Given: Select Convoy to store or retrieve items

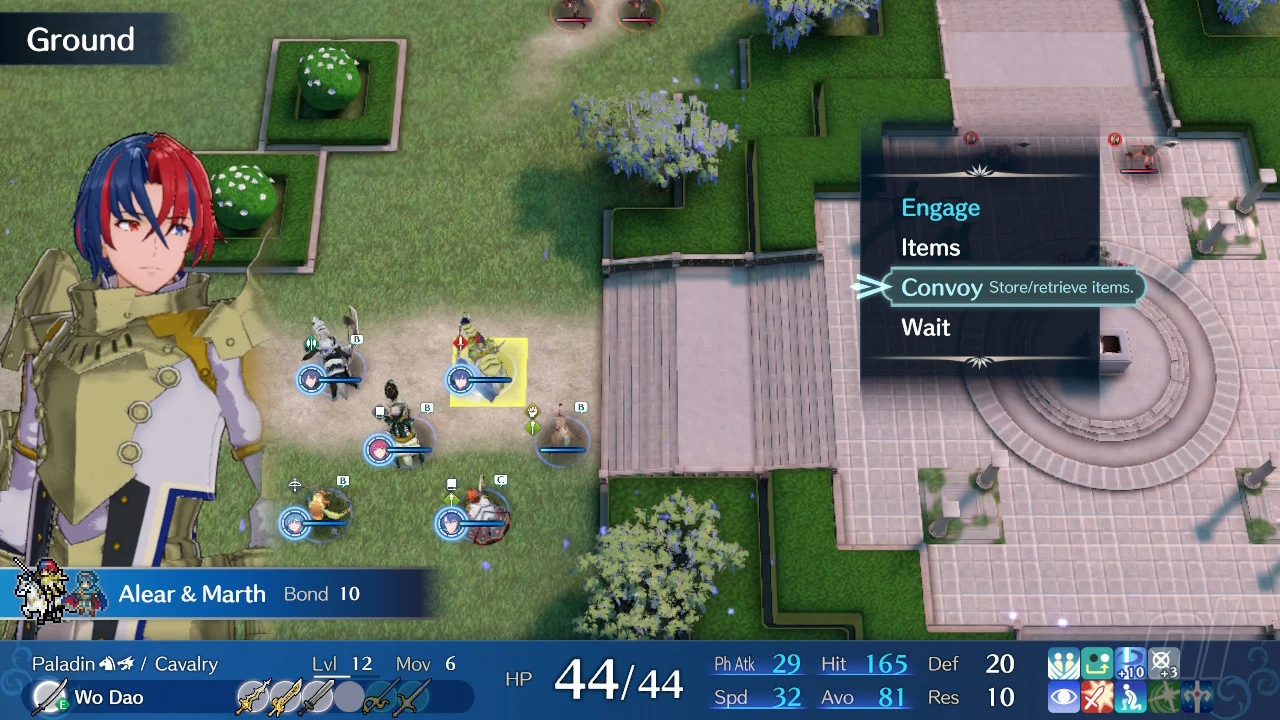Looking at the screenshot, I should point(941,288).
